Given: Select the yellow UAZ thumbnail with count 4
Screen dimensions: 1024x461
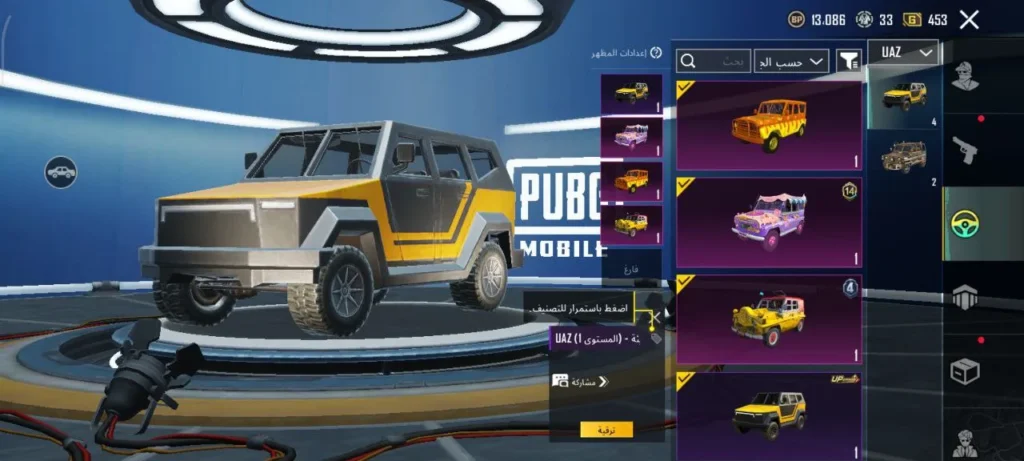Looking at the screenshot, I should pos(903,97).
